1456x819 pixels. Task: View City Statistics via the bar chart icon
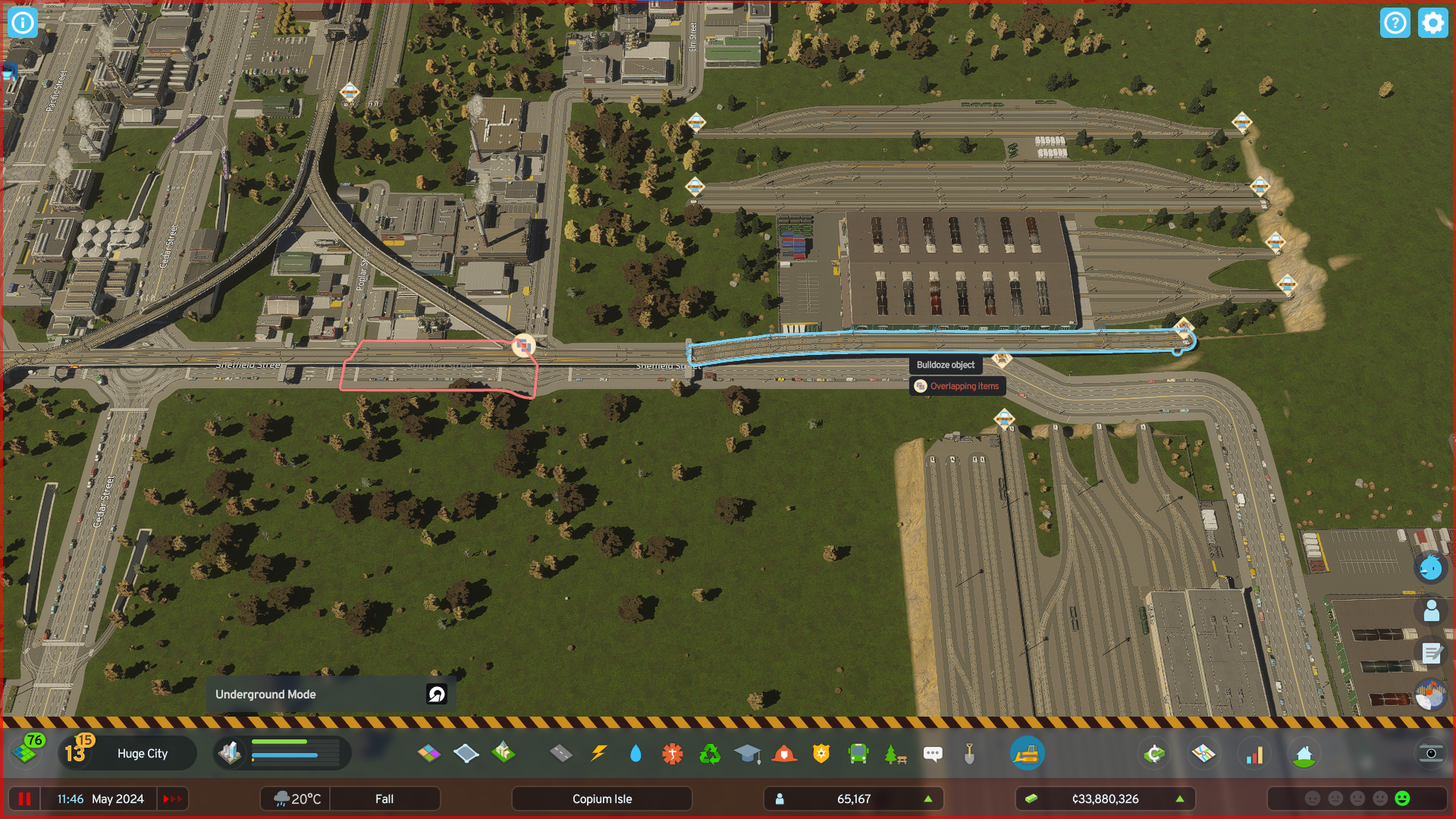pyautogui.click(x=1255, y=753)
